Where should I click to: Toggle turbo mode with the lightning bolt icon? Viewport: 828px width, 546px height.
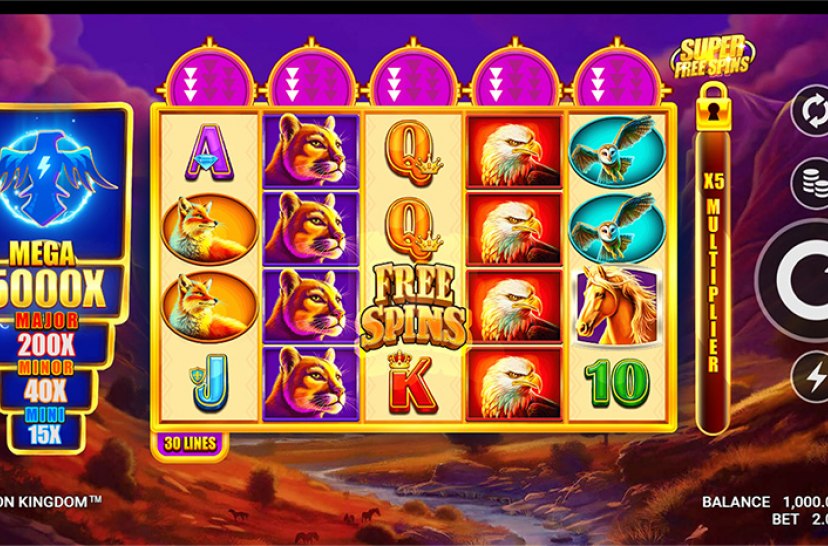click(812, 378)
